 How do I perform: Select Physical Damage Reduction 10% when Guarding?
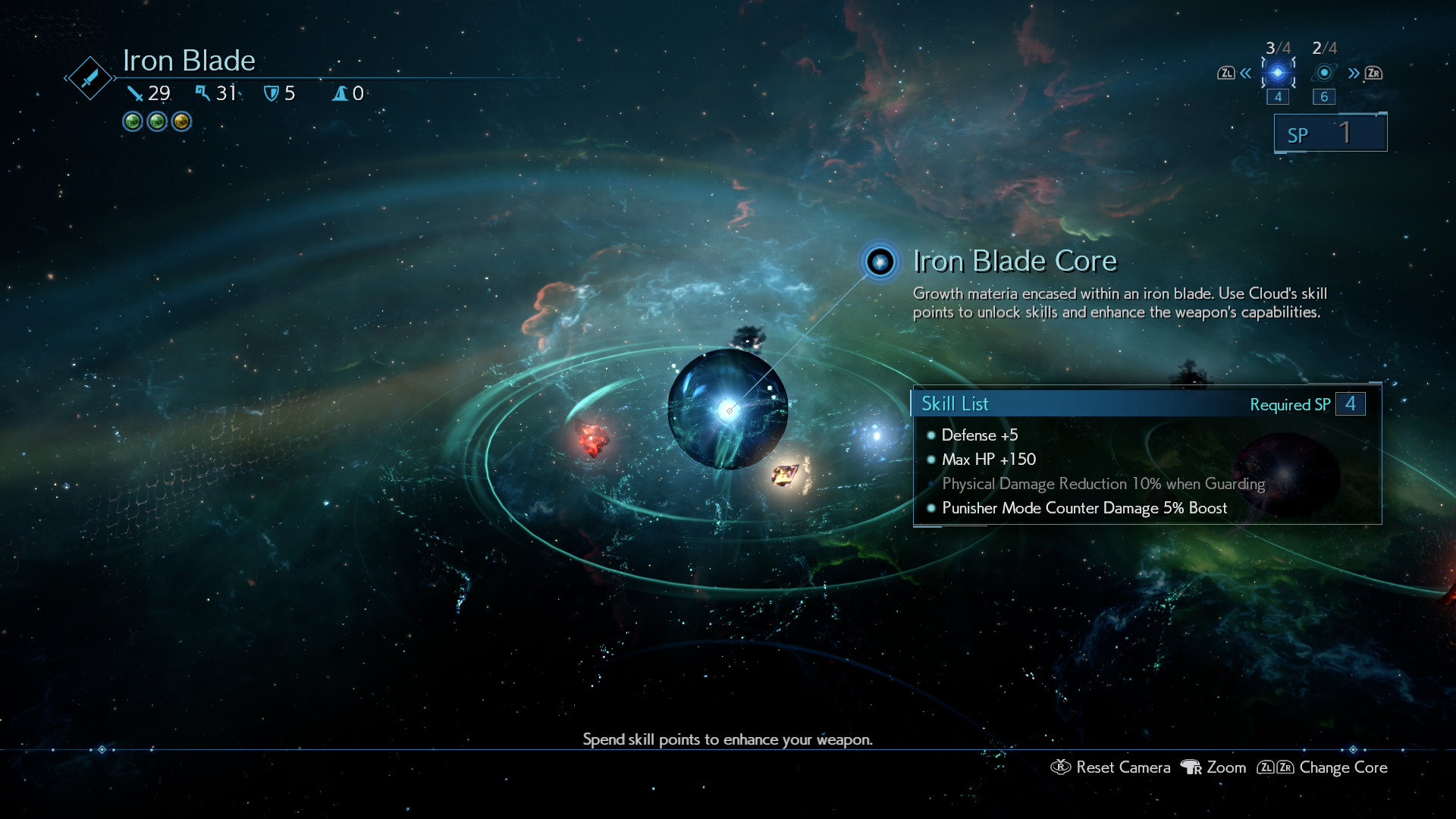(x=1103, y=484)
